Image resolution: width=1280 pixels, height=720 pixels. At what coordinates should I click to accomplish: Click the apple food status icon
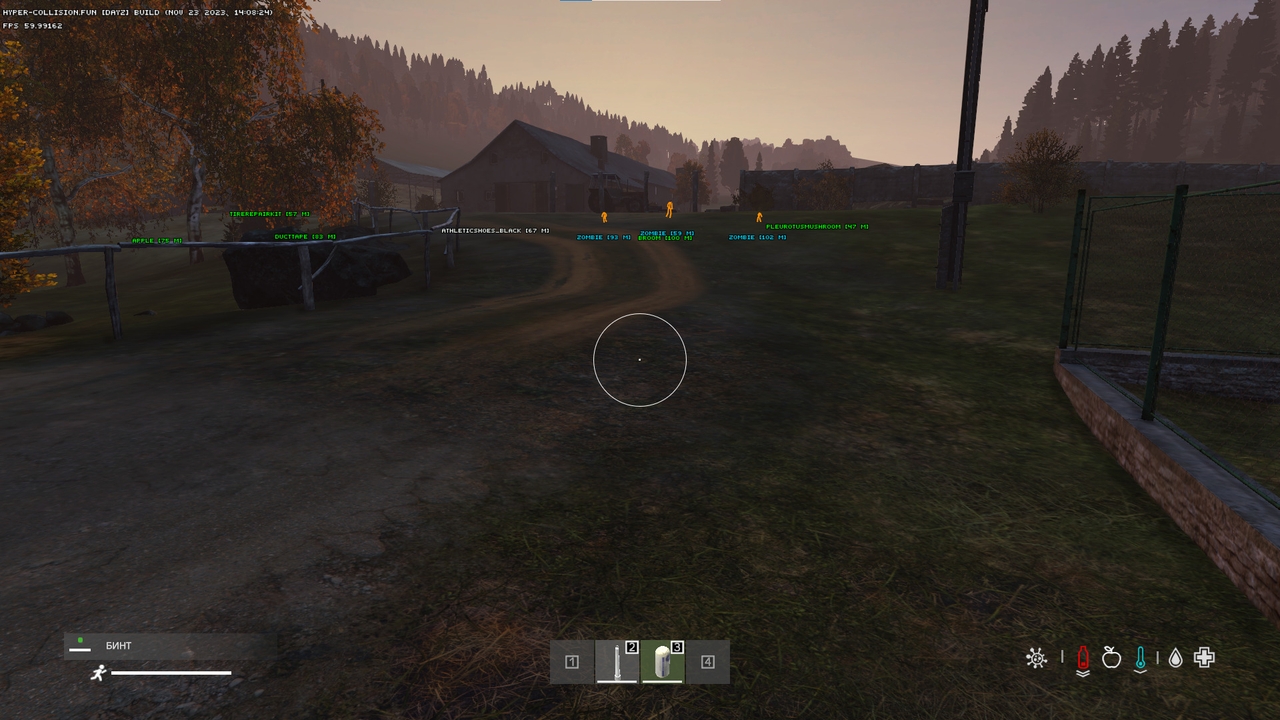pyautogui.click(x=1111, y=658)
